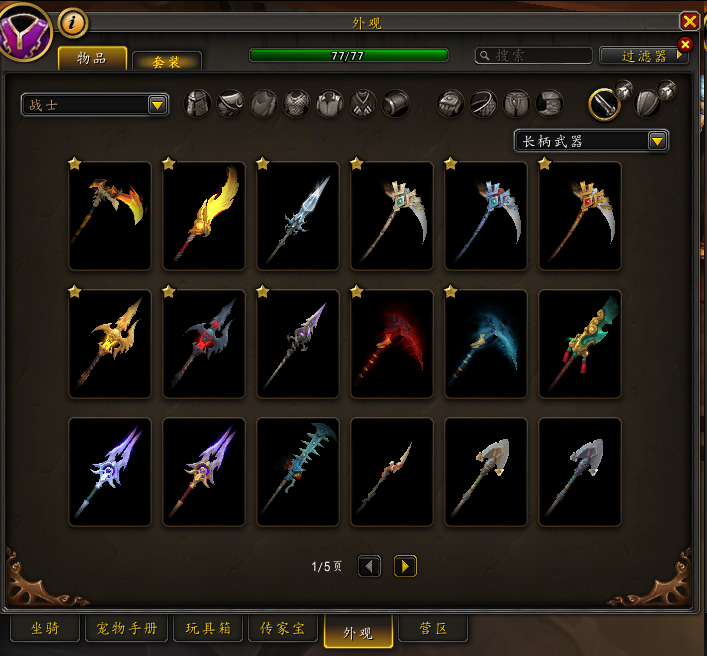Screen dimensions: 707x656
Task: Open the 长柄武器 weapon type dropdown
Action: click(x=591, y=141)
